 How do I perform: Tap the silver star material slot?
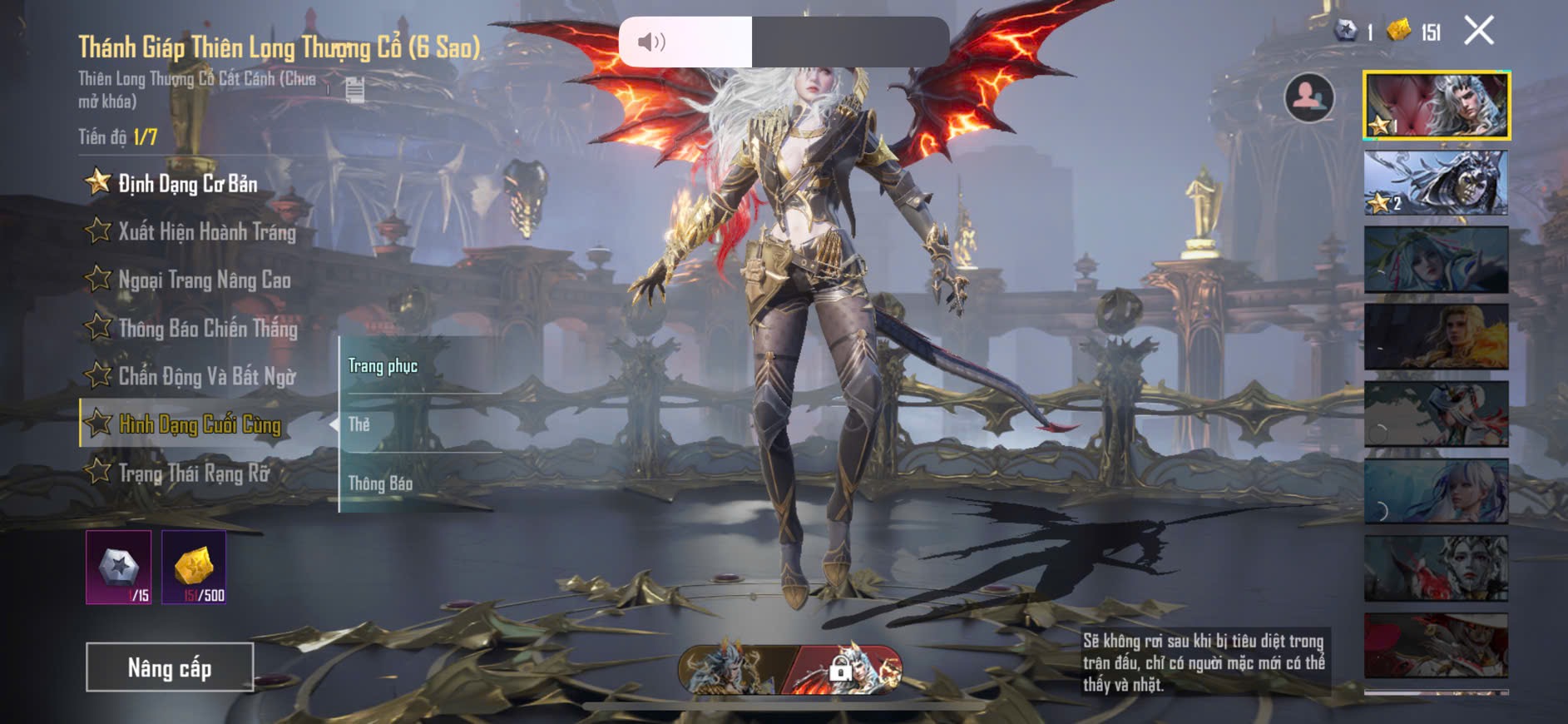[119, 568]
